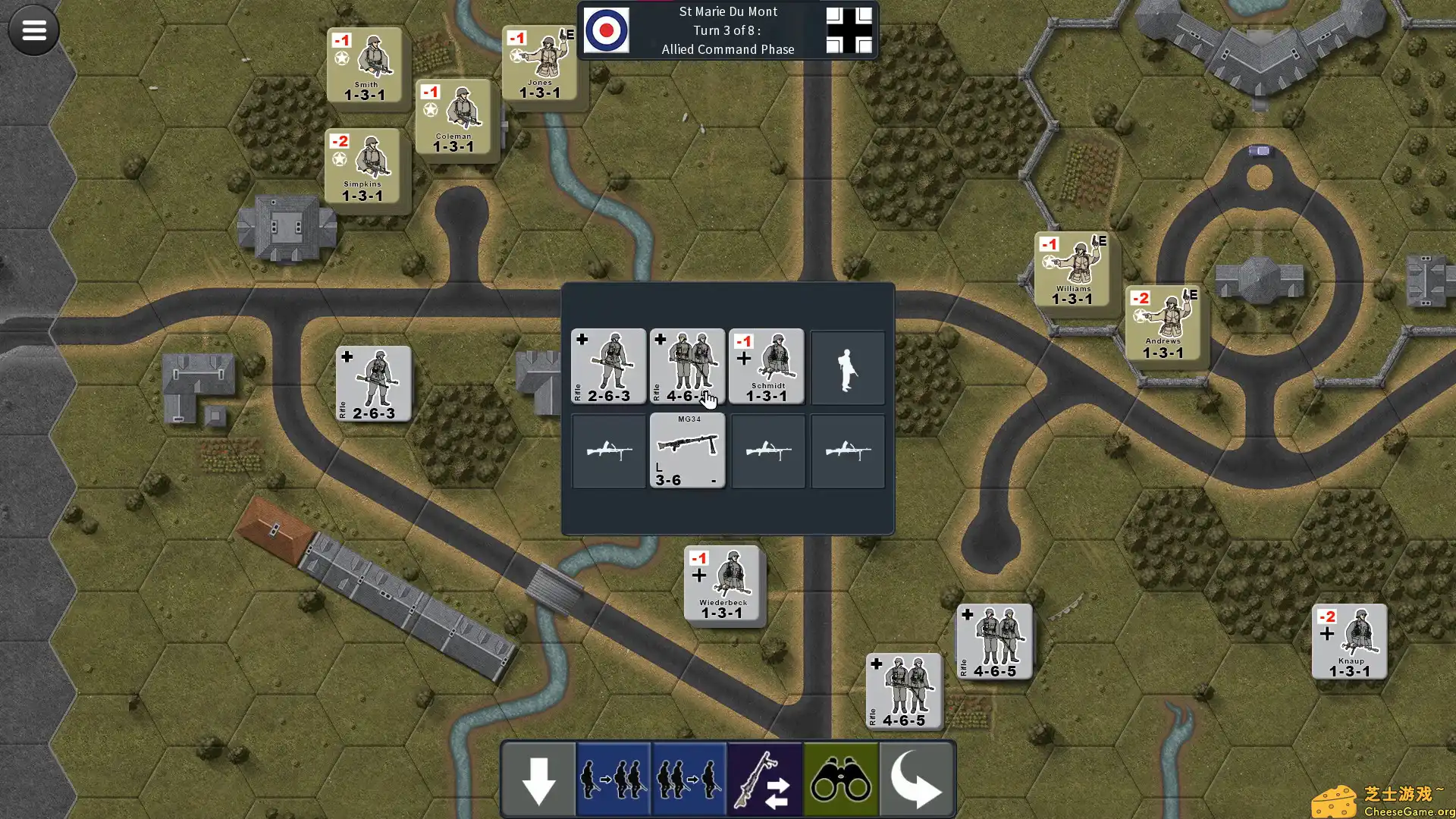
Task: Select the Williams leader counter
Action: coord(1072,270)
